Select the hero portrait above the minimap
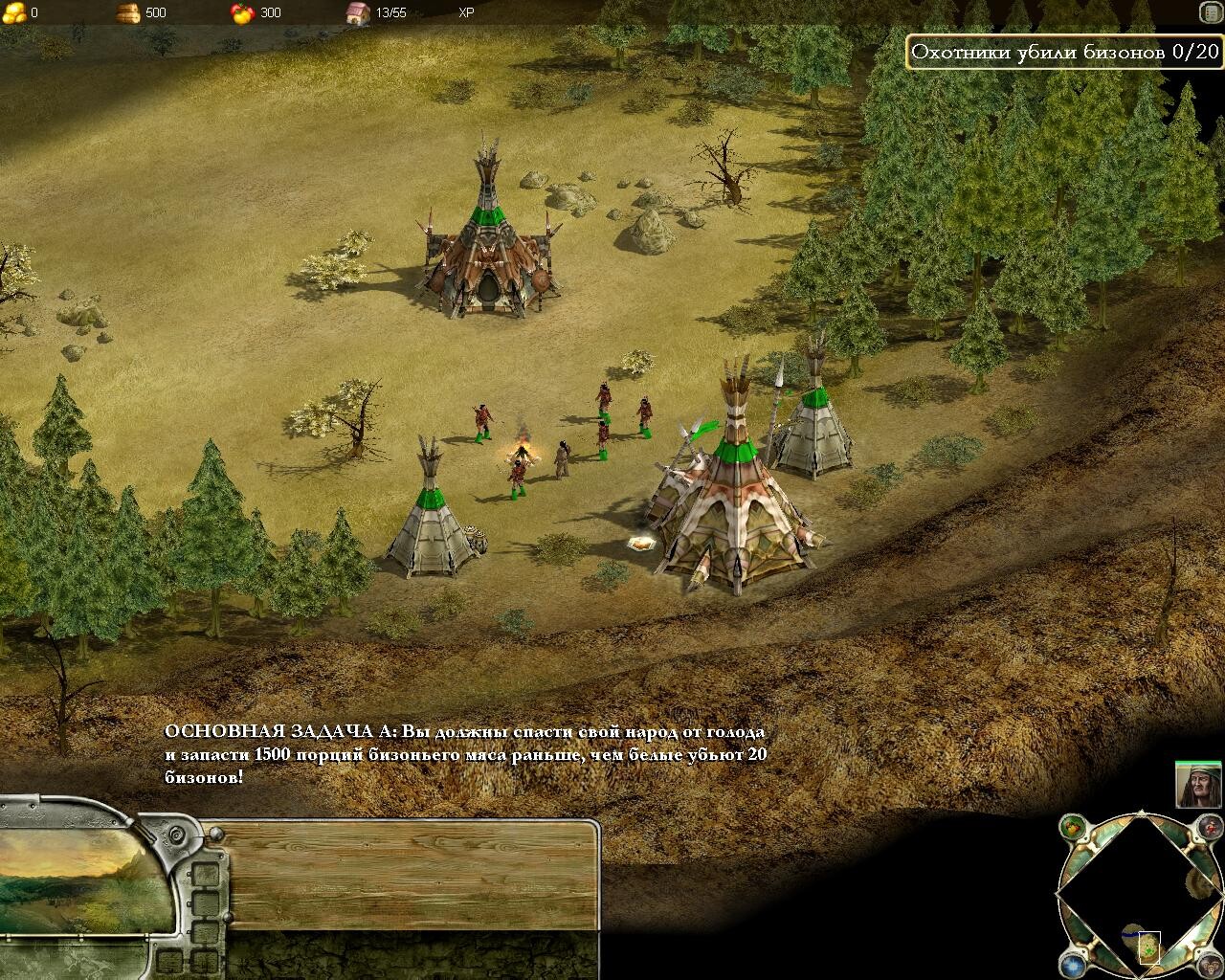 tap(1200, 785)
